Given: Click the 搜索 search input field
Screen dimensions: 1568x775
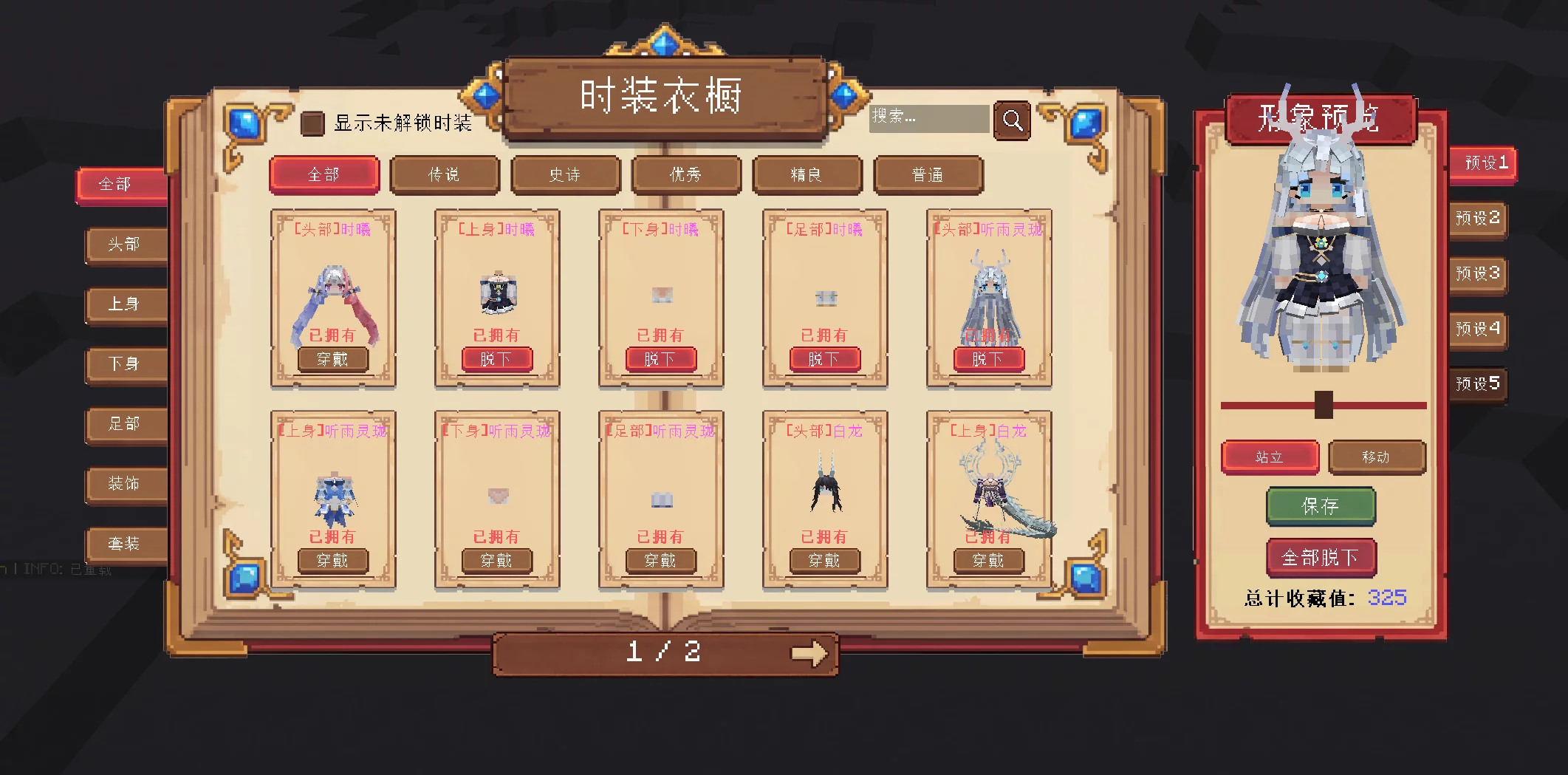Looking at the screenshot, I should coord(929,119).
